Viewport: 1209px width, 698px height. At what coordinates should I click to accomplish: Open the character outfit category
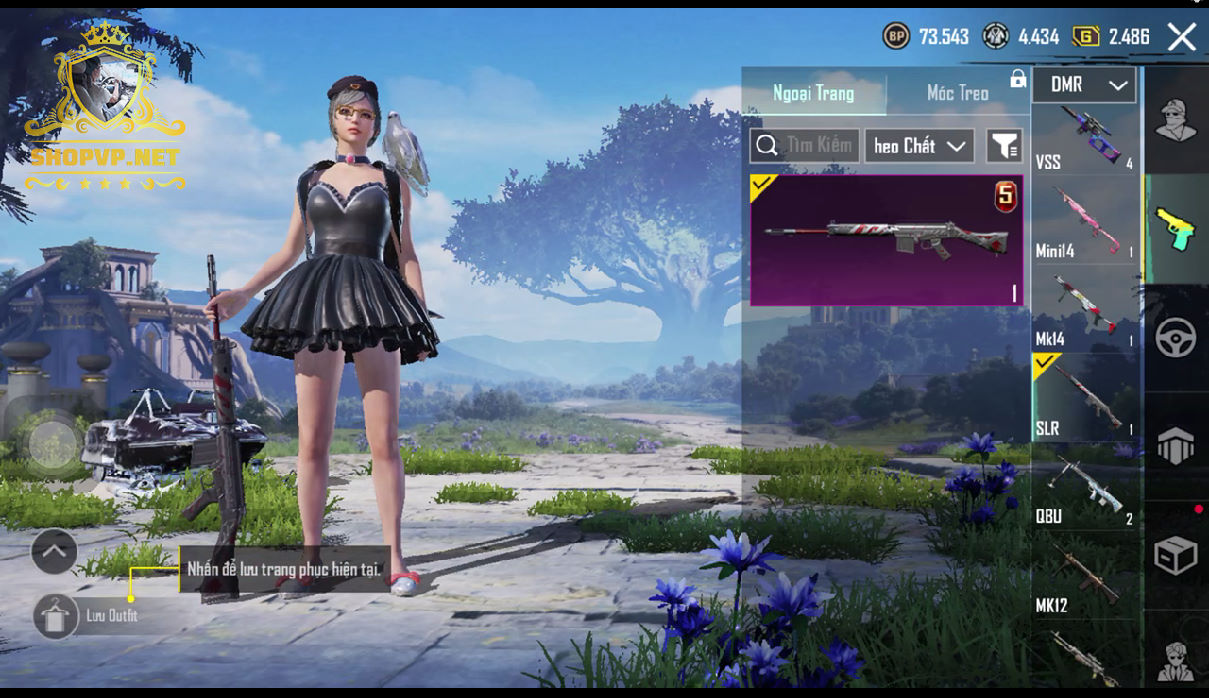pyautogui.click(x=1176, y=122)
